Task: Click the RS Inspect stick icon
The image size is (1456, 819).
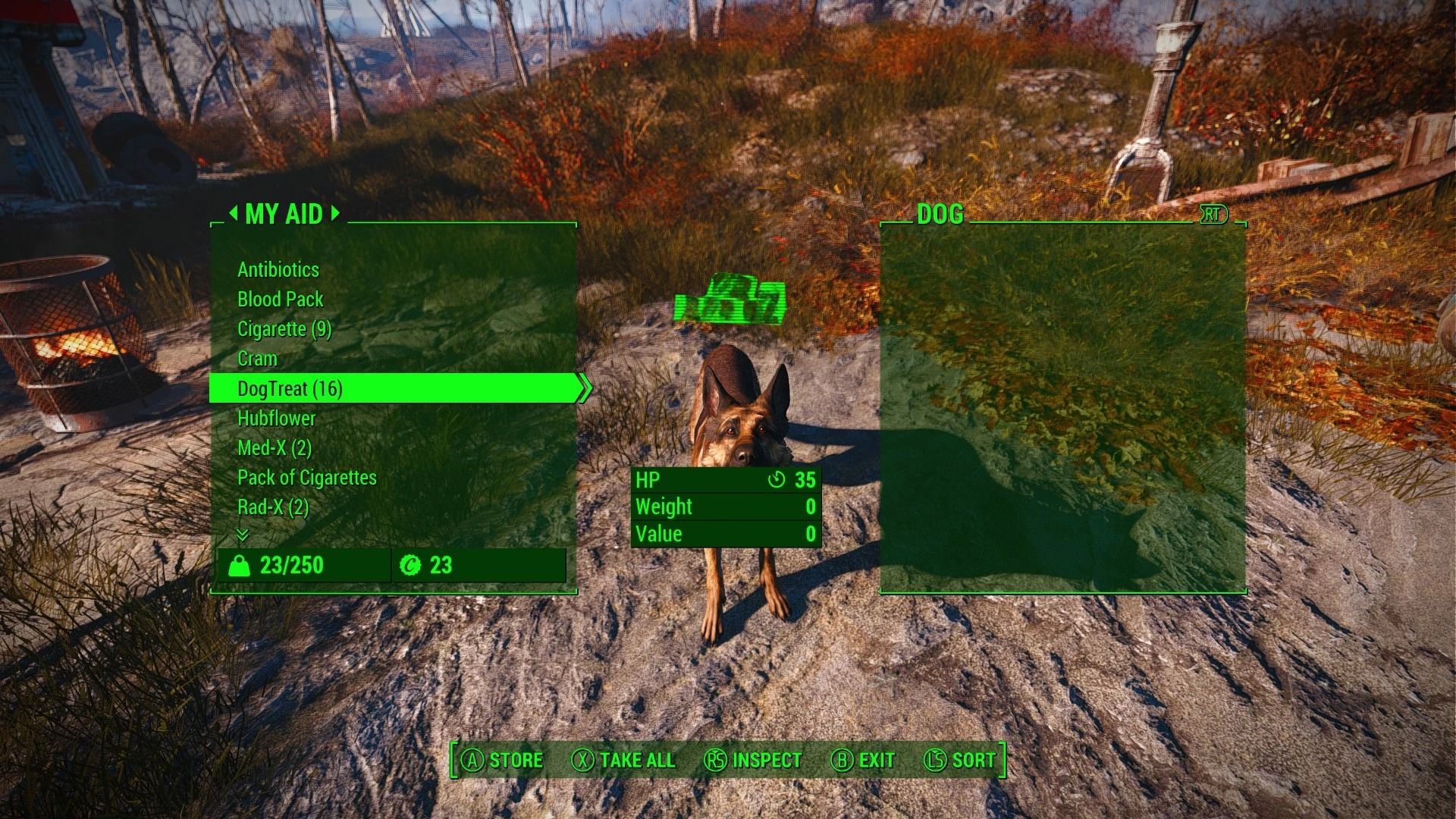Action: click(716, 760)
